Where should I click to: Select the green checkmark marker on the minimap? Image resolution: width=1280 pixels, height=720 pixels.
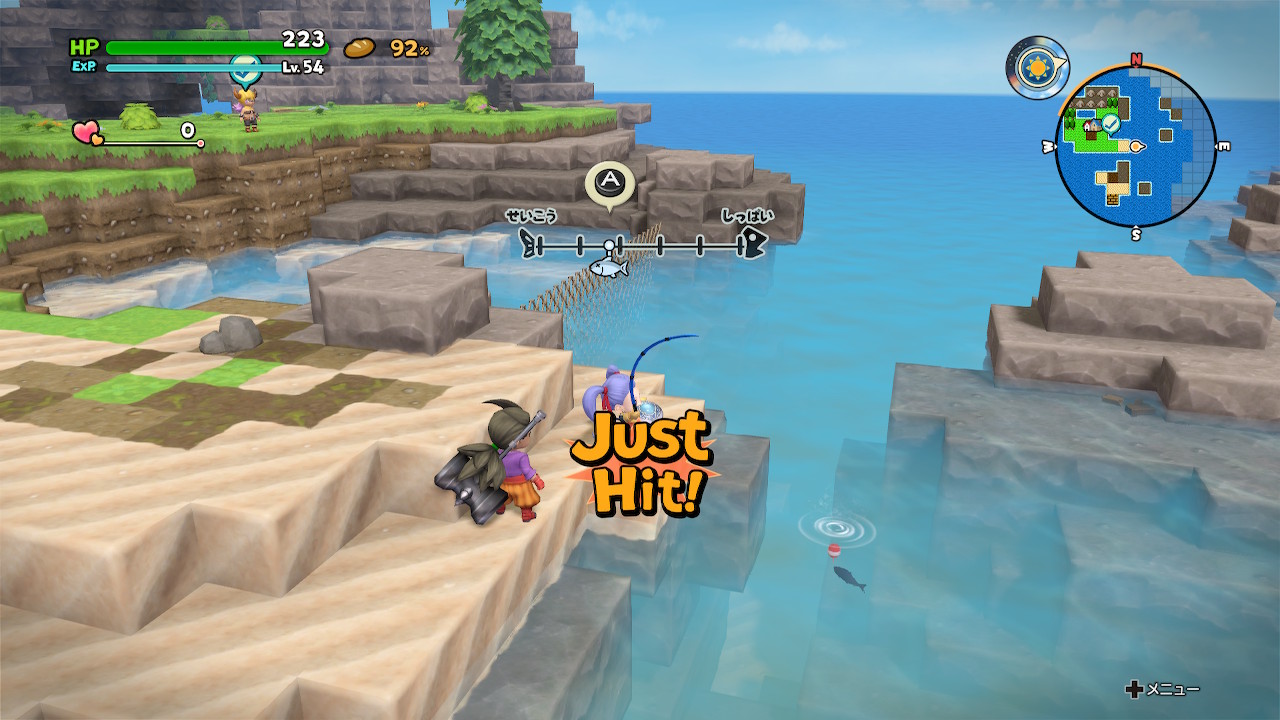1110,122
